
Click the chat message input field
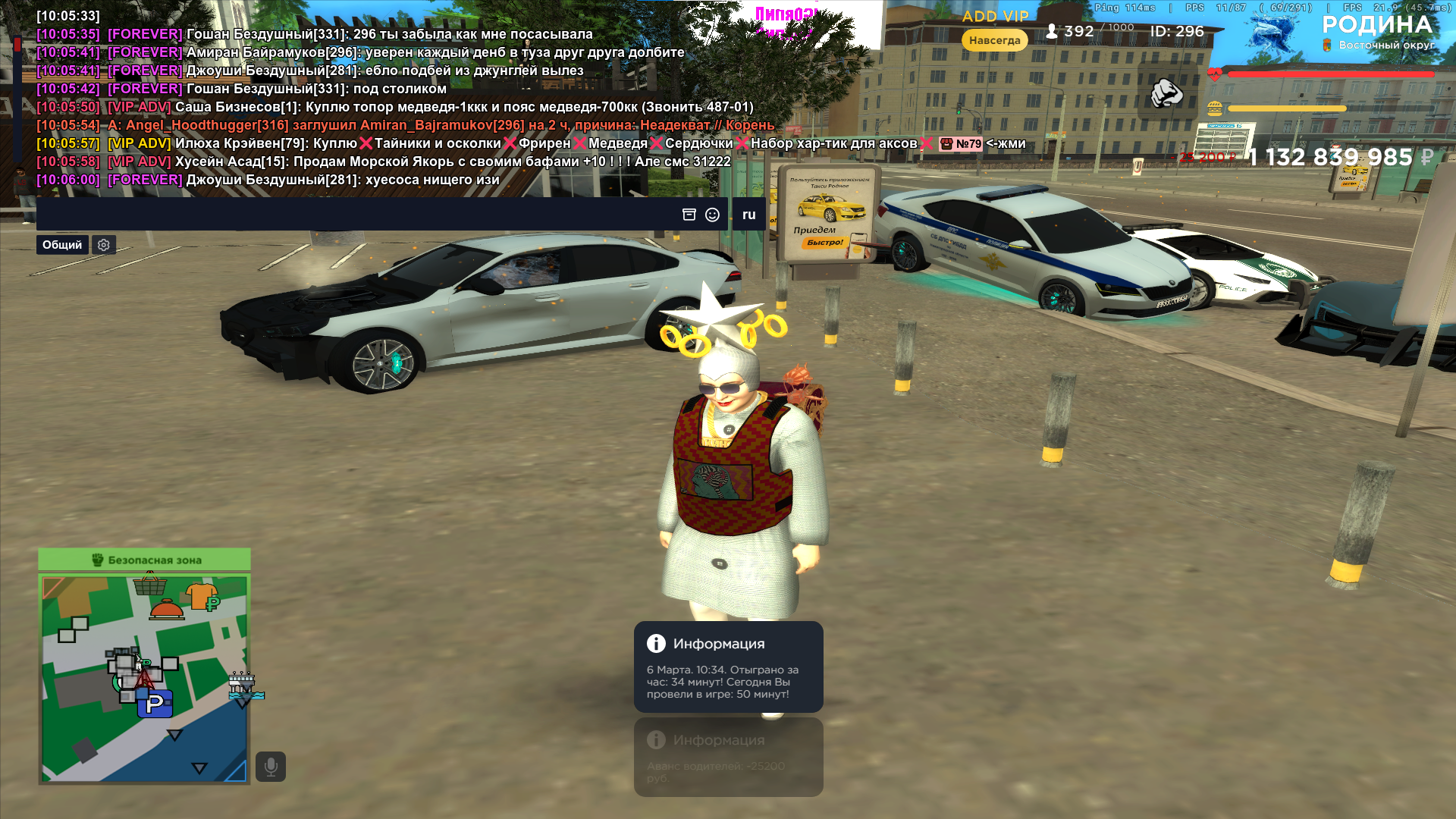tap(356, 215)
